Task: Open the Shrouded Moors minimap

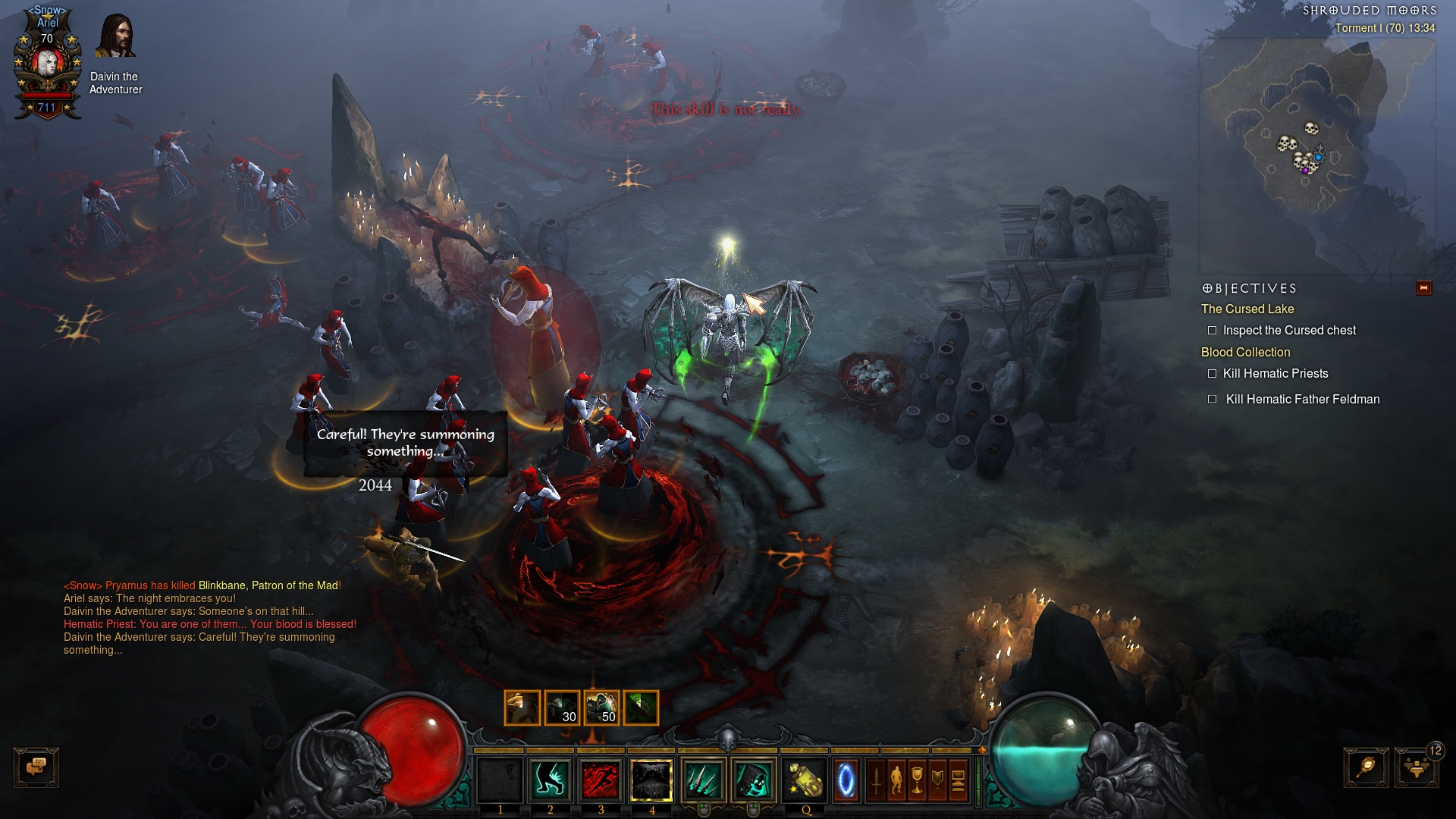Action: pyautogui.click(x=1316, y=152)
